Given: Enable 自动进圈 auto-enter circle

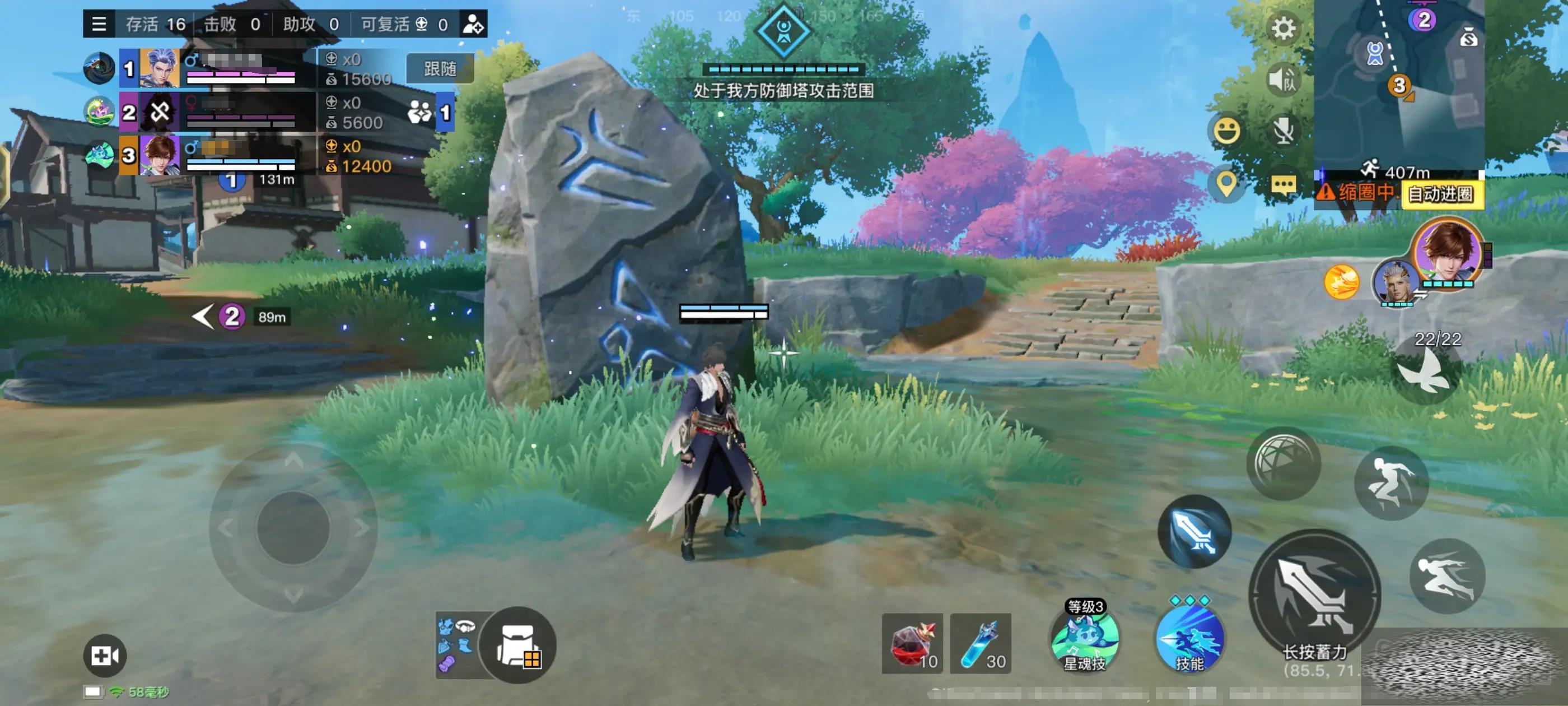Looking at the screenshot, I should tap(1441, 194).
